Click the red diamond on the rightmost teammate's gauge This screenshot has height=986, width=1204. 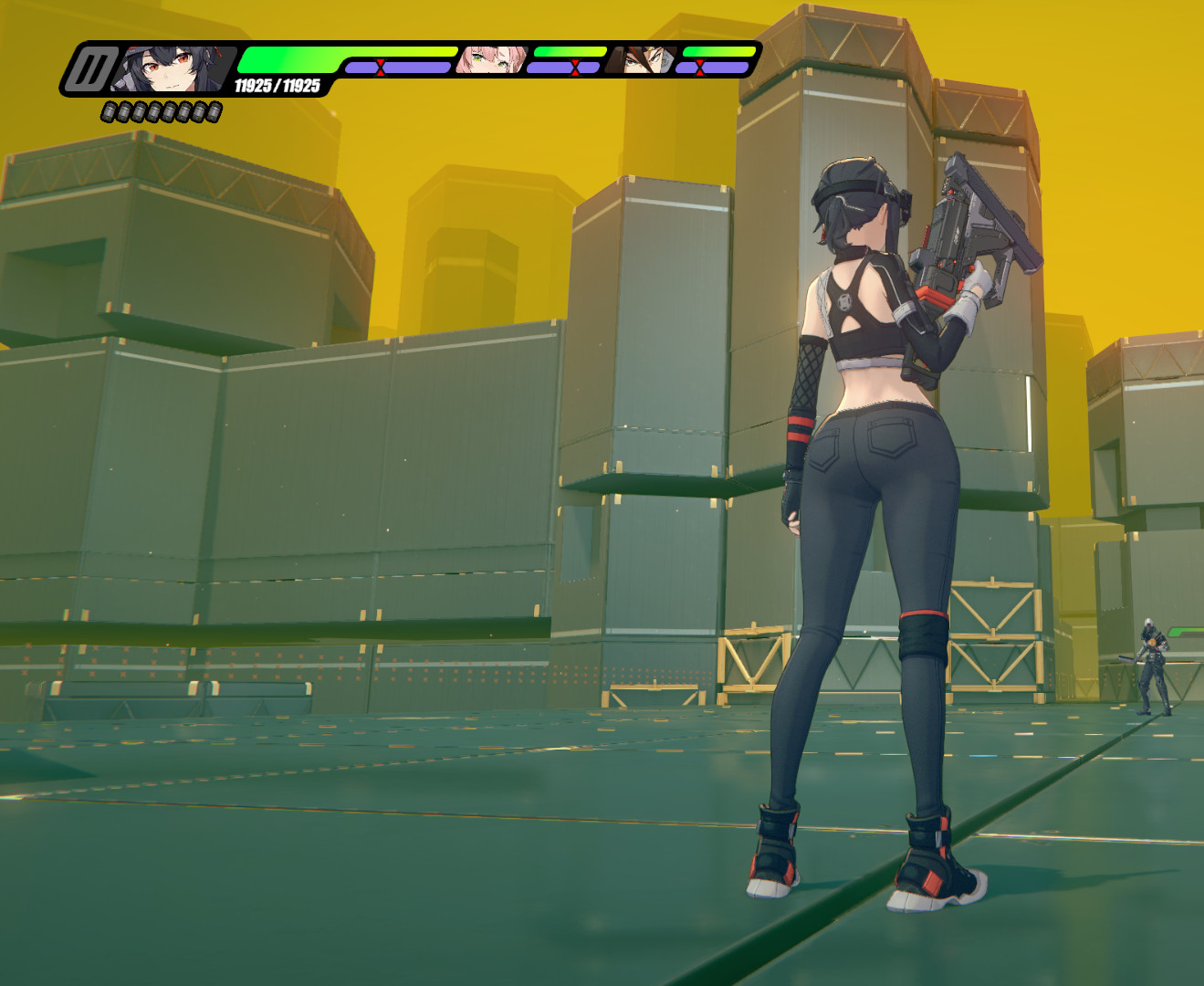701,67
